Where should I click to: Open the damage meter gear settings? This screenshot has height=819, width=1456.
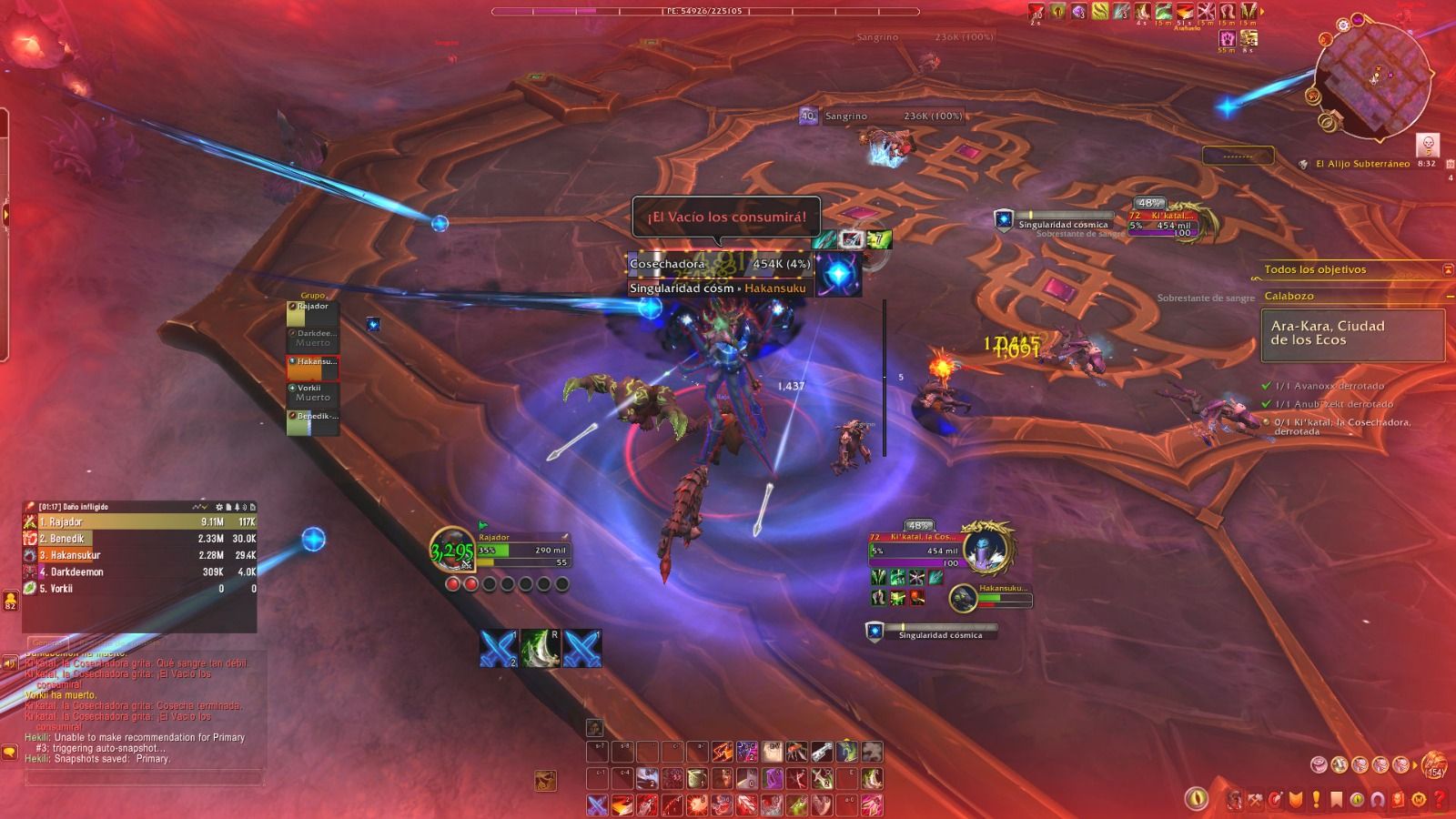point(218,507)
